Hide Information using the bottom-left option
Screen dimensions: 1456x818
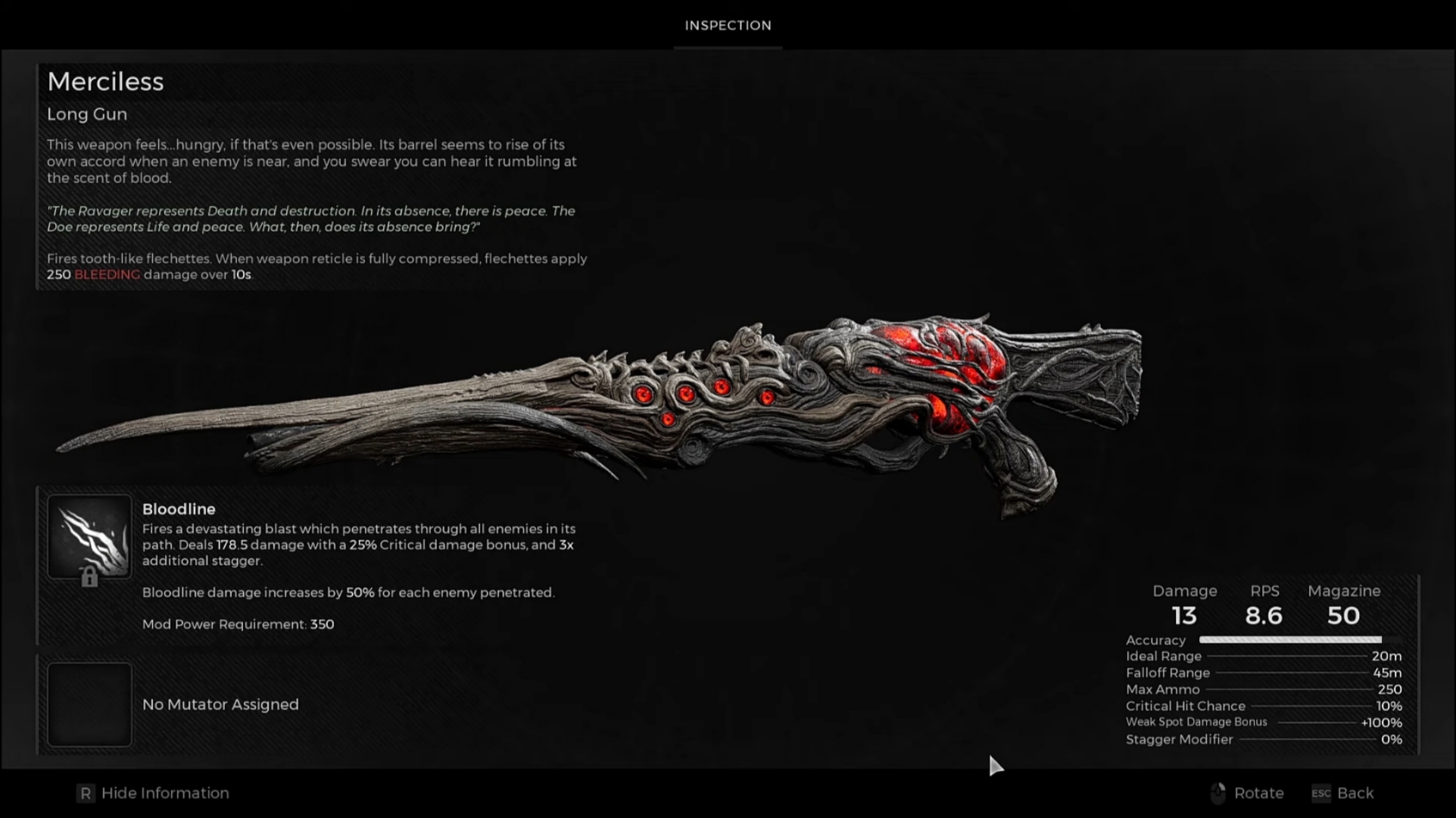[x=153, y=793]
